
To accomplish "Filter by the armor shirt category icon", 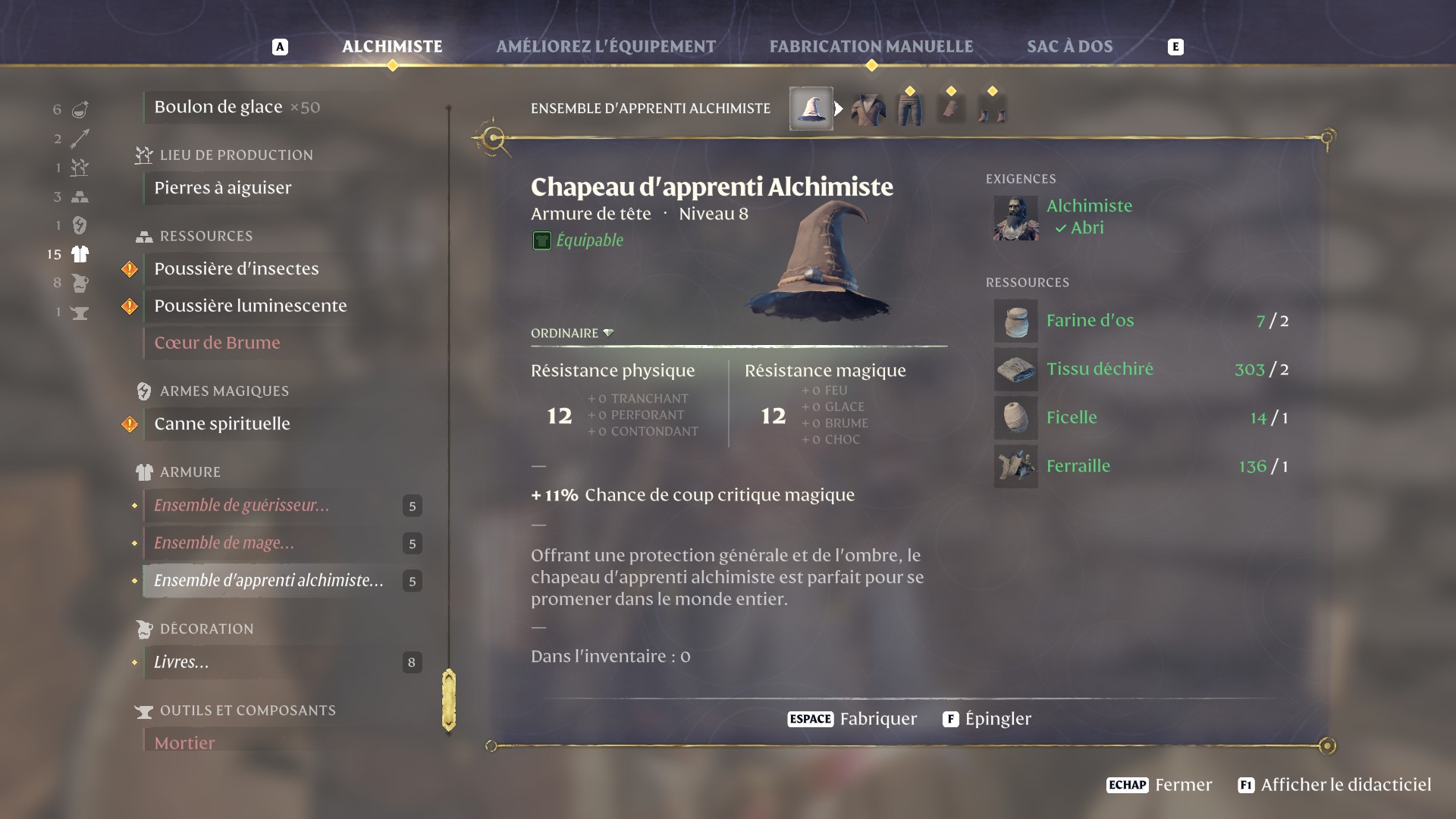I will point(80,254).
